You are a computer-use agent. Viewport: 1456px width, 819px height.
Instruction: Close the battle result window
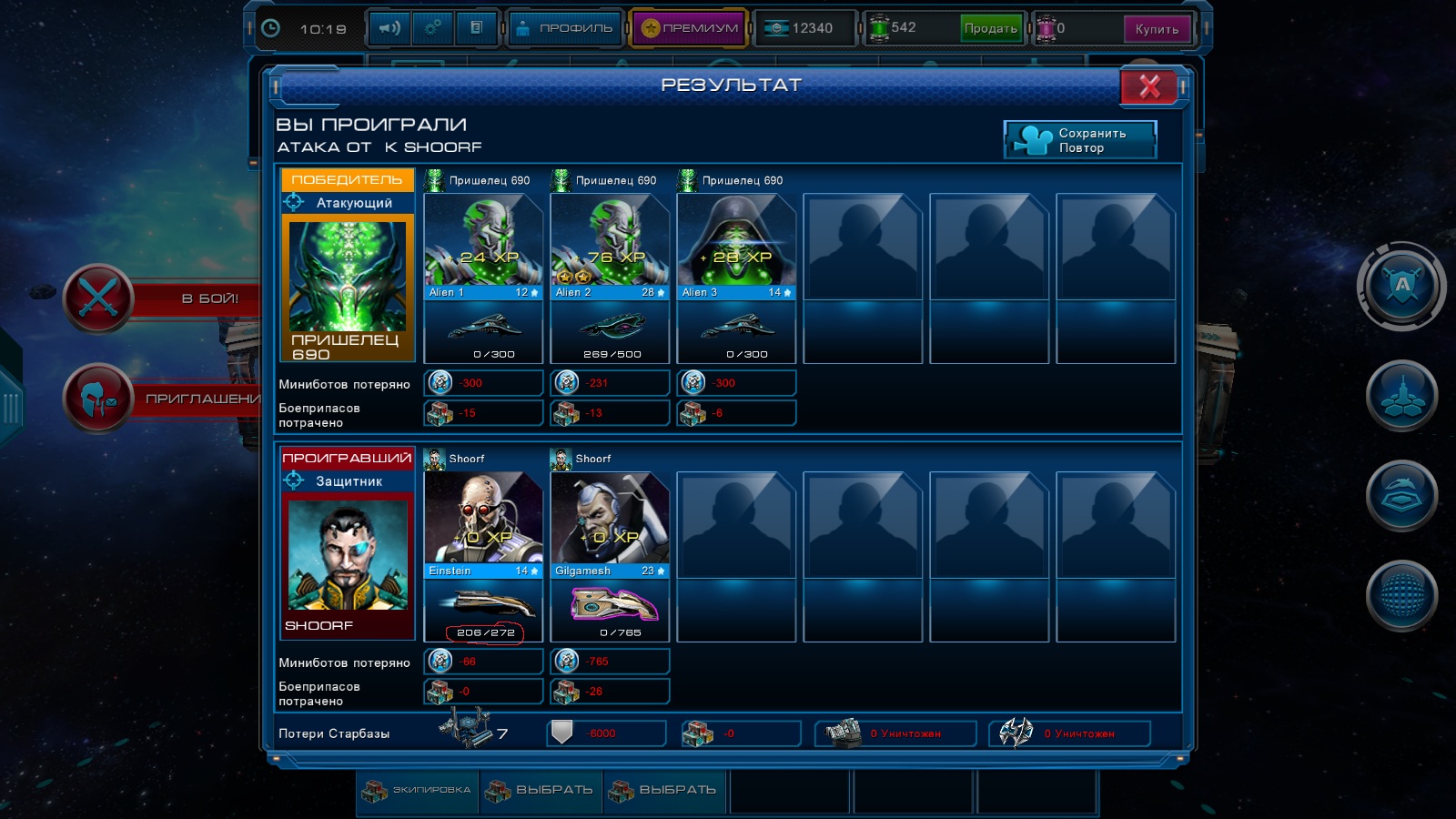pyautogui.click(x=1149, y=87)
